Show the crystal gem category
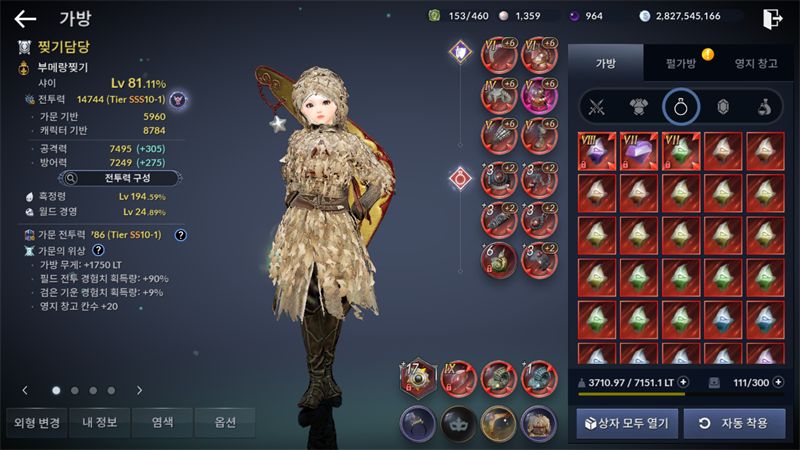 [x=720, y=106]
